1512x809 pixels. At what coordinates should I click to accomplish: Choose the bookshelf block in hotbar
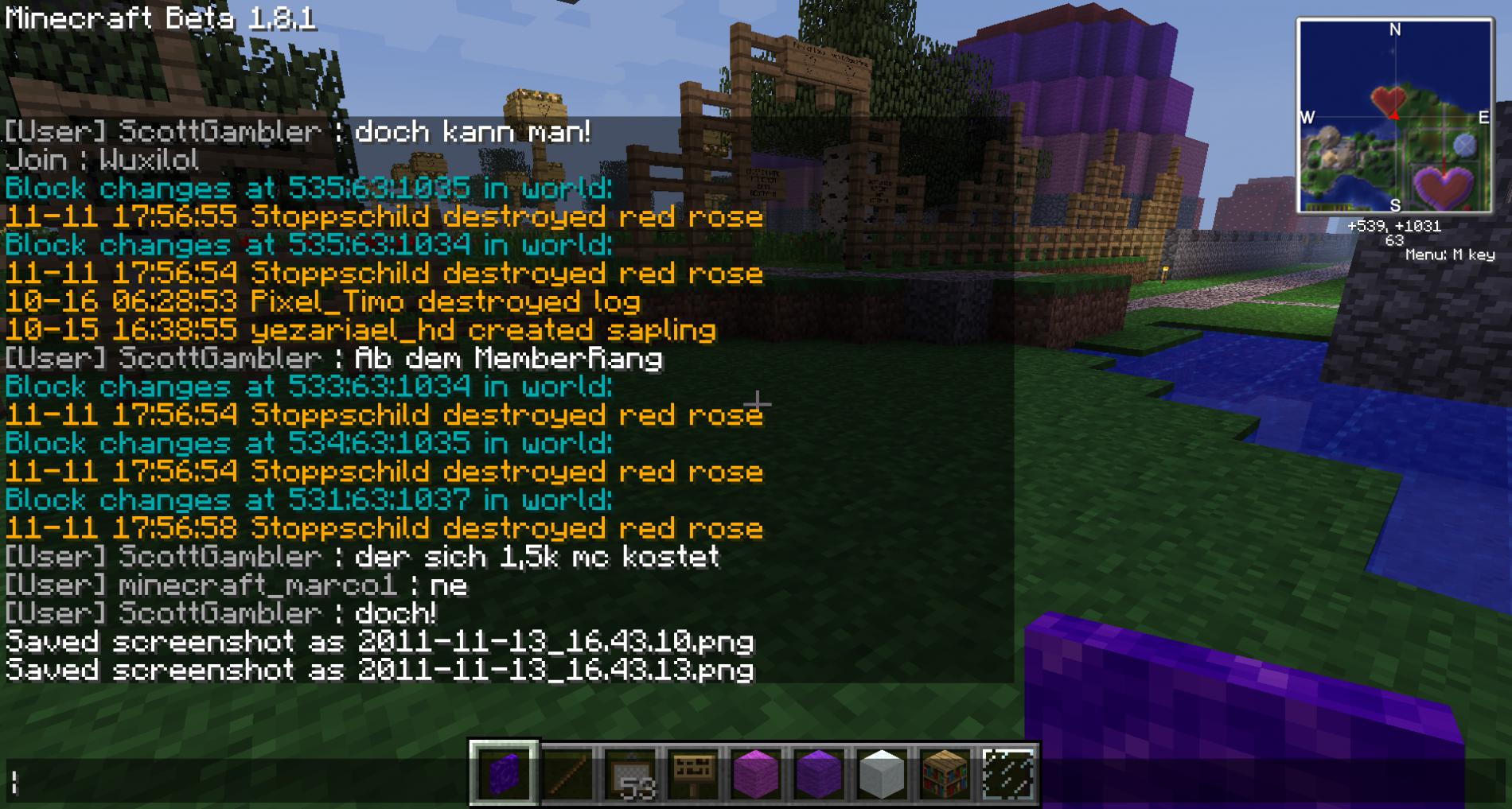pos(945,773)
